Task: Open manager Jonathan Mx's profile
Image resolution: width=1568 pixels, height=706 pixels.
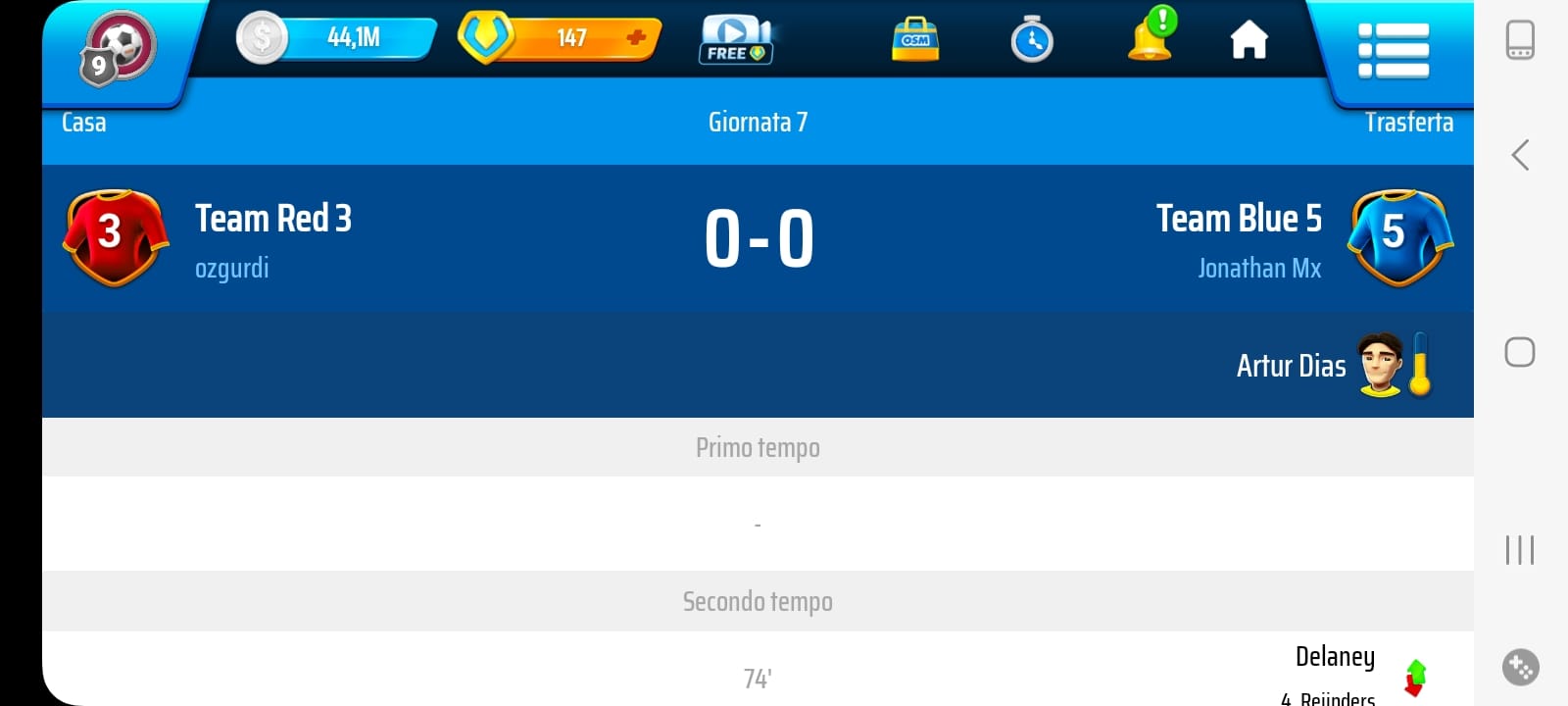Action: pos(1259,269)
